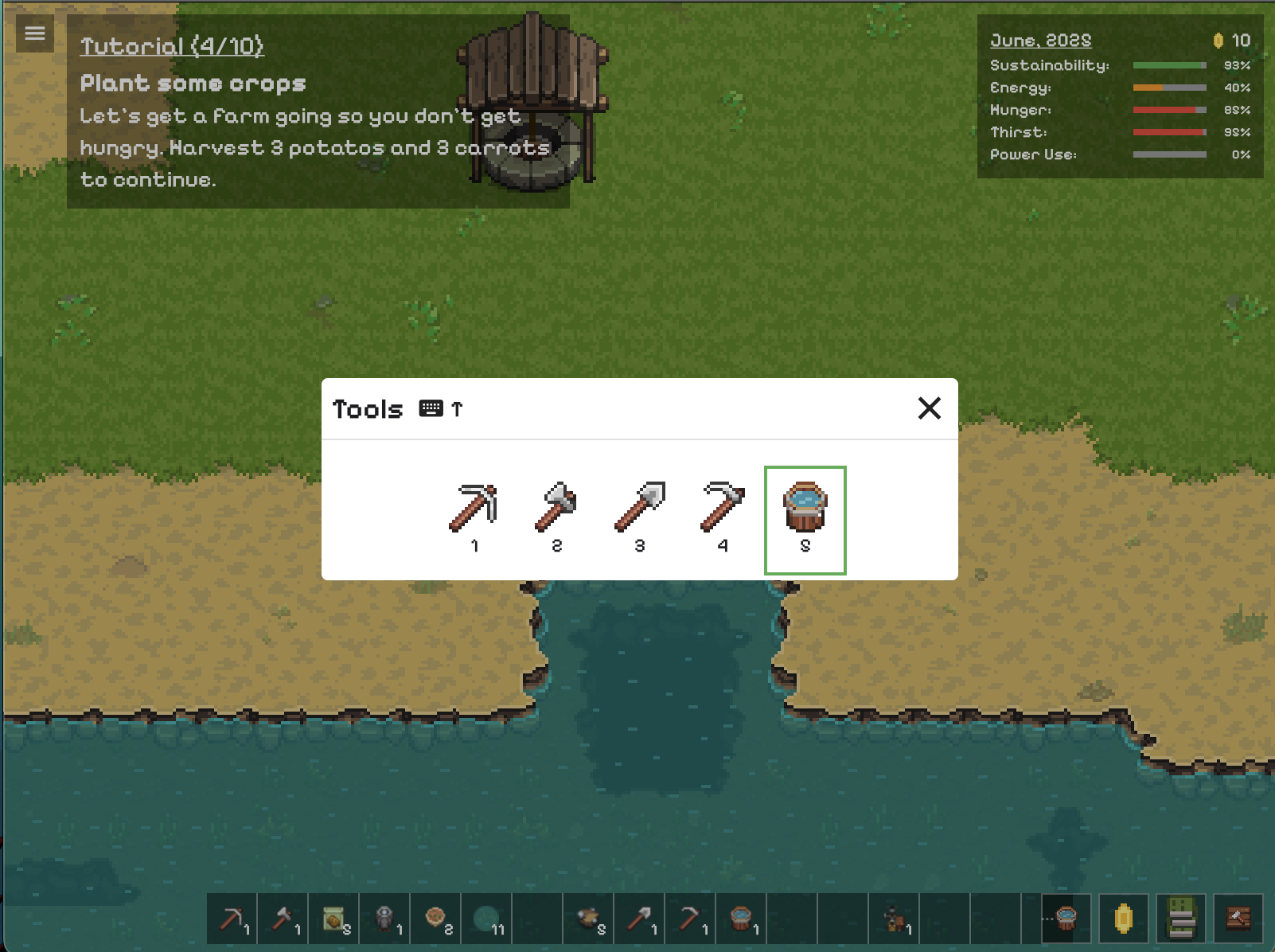Open the hamburger menu

[34, 33]
